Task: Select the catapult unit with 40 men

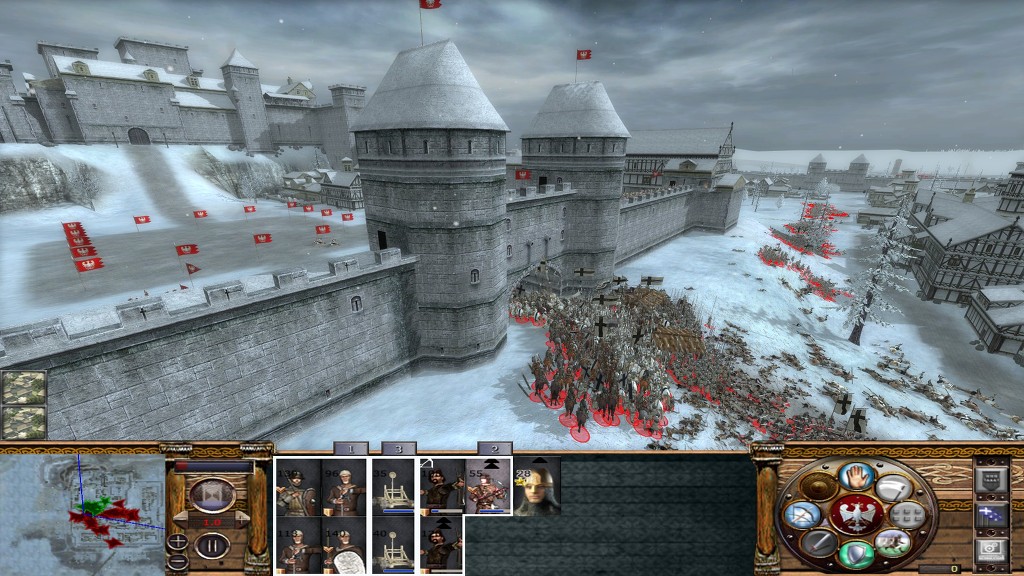Action: tap(394, 545)
